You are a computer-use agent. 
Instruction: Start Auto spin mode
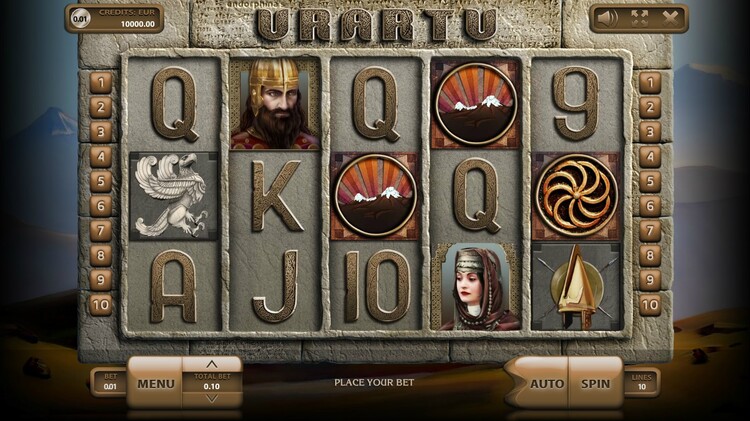(x=545, y=382)
